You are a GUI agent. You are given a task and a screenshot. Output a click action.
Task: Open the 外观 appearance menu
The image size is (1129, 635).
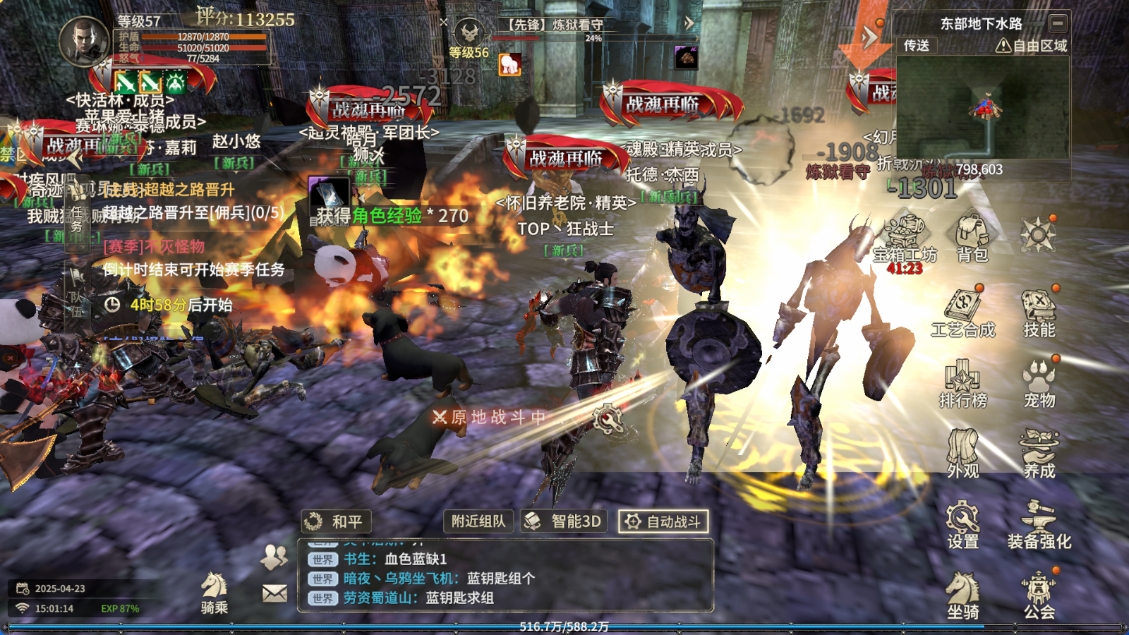pos(963,452)
